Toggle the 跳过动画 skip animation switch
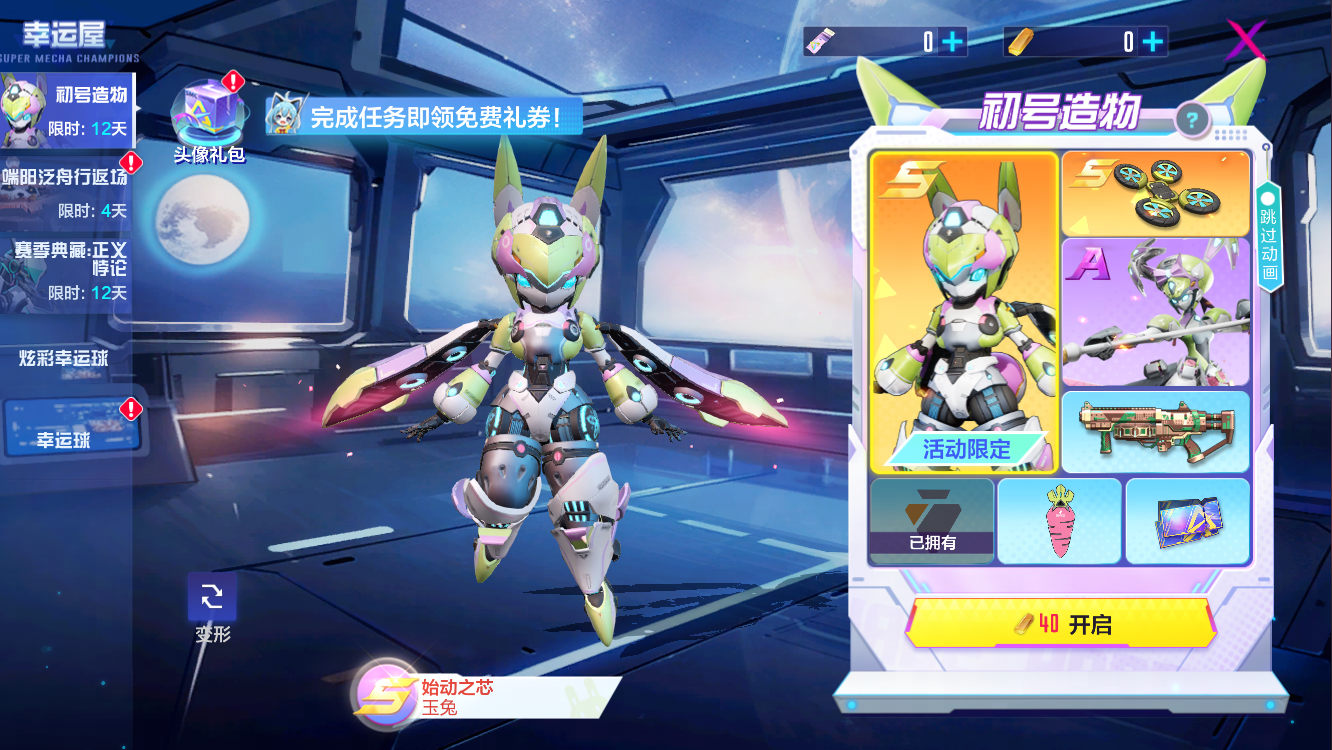This screenshot has width=1332, height=750. [x=1268, y=235]
